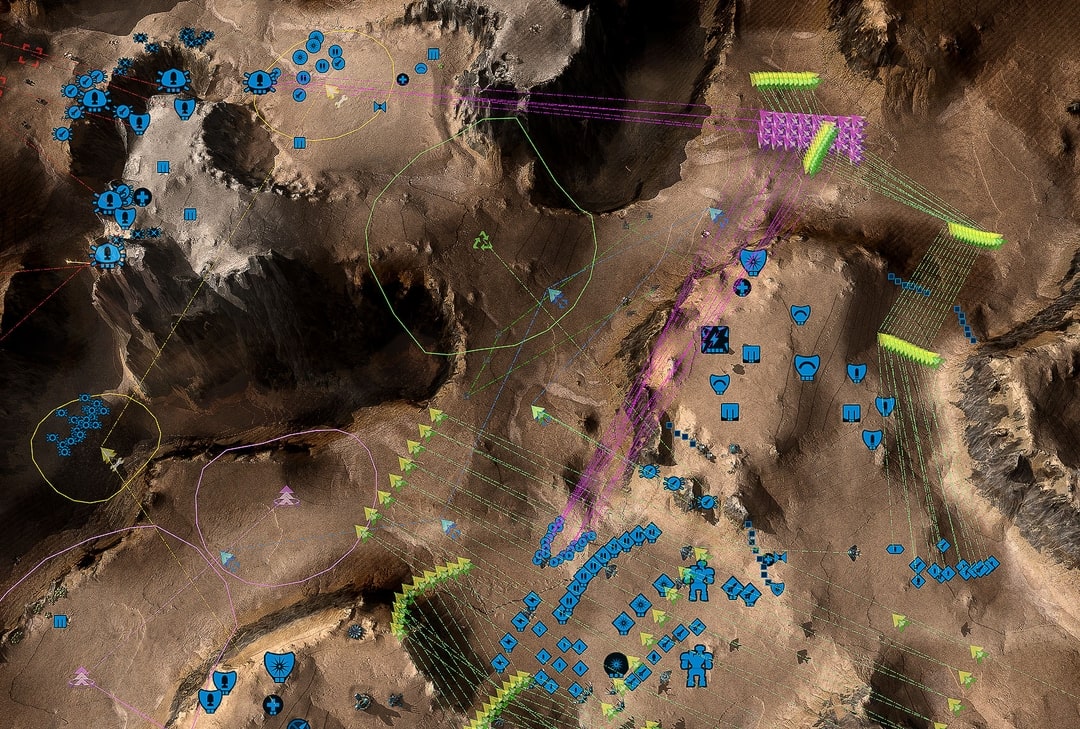Click the green recycle reclaim marker
Viewport: 1080px width, 729px height.
(483, 241)
